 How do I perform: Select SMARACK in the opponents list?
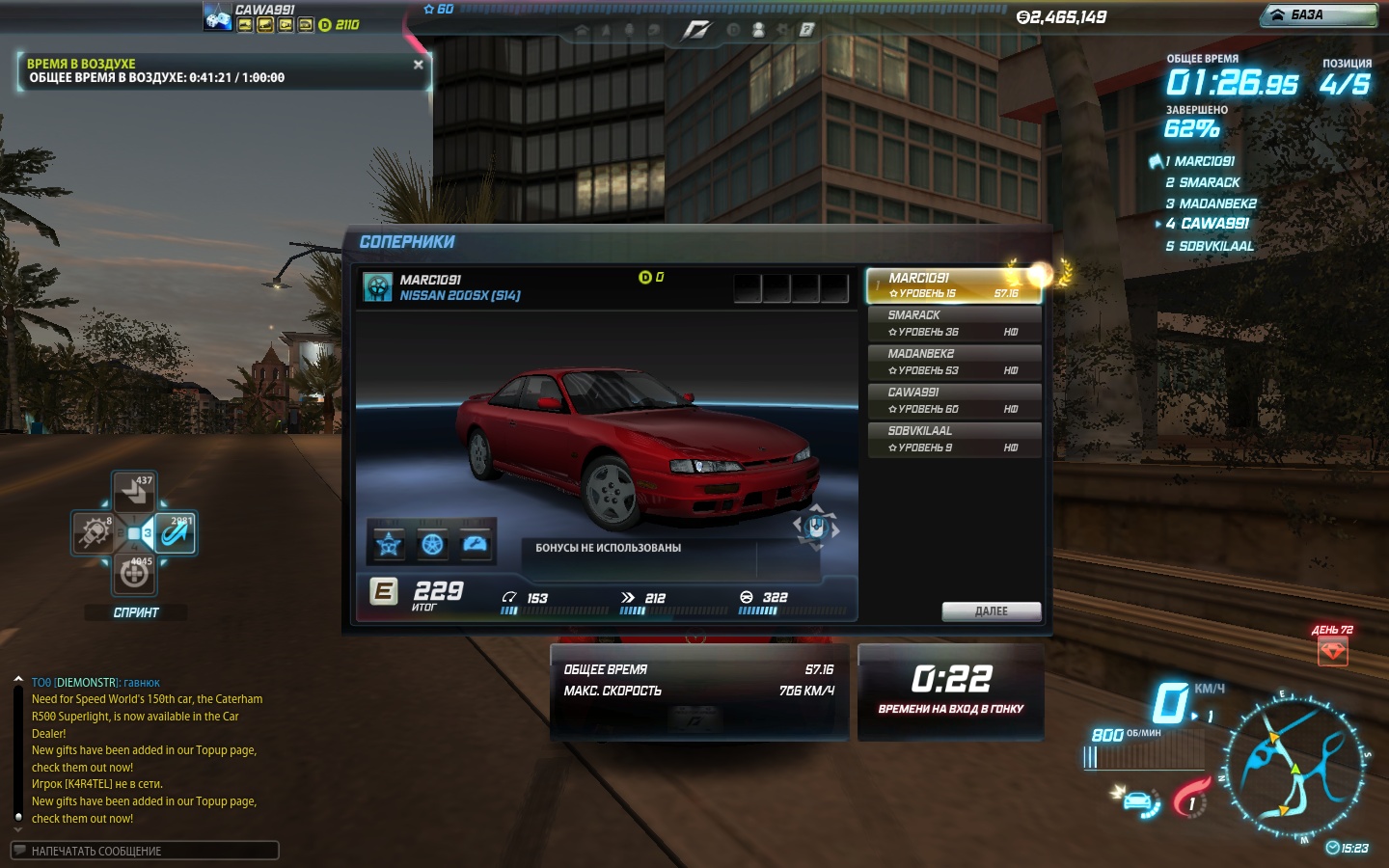point(953,324)
